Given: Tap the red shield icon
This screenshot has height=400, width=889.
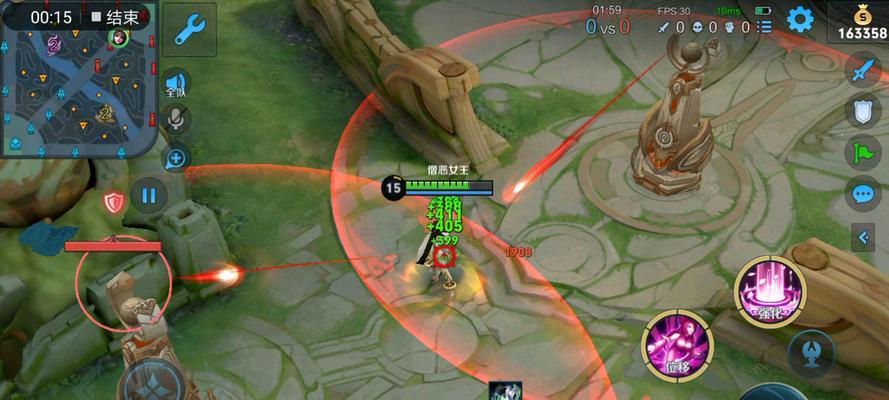Looking at the screenshot, I should (114, 202).
